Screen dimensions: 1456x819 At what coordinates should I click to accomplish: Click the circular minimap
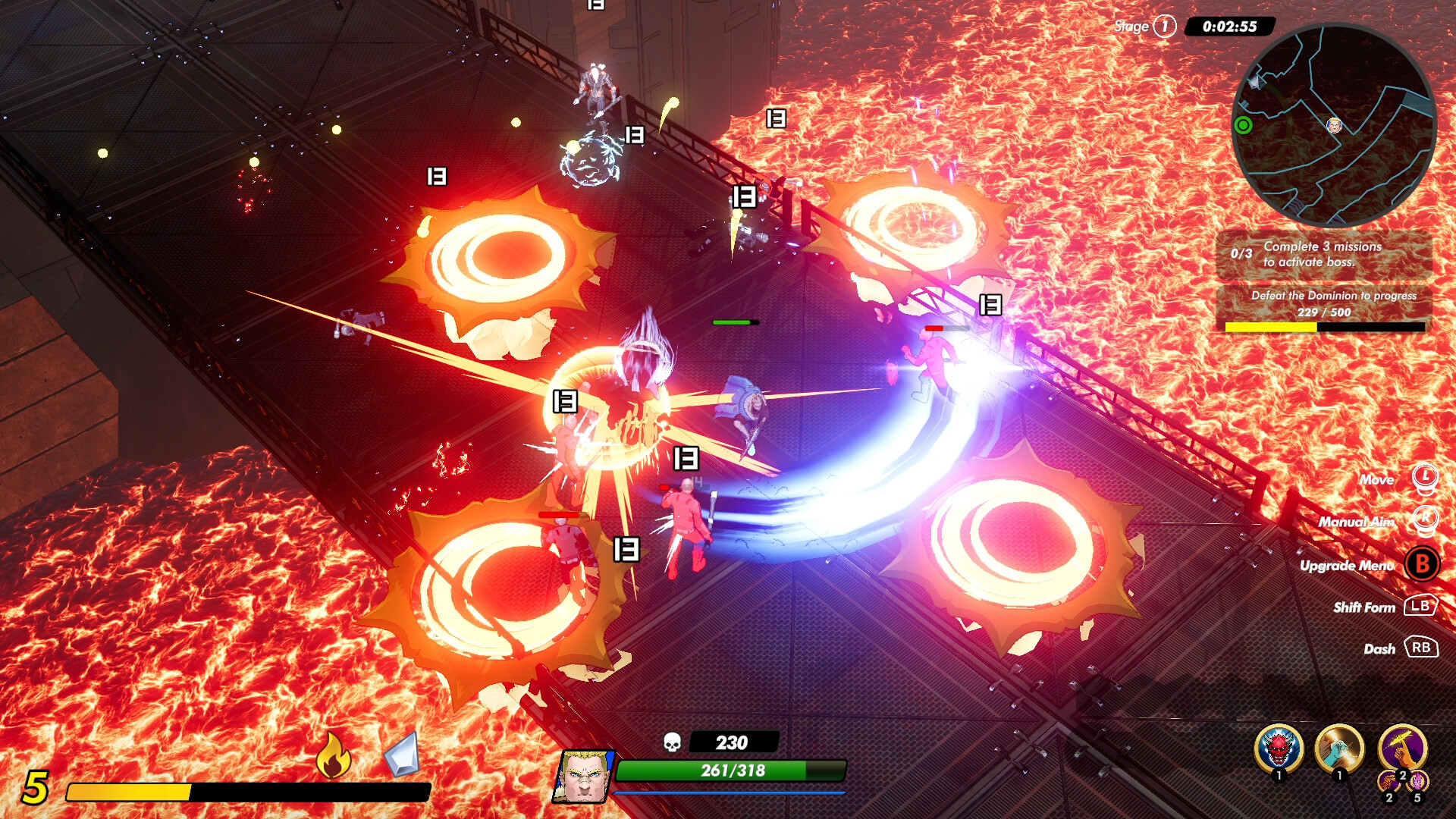(1334, 126)
